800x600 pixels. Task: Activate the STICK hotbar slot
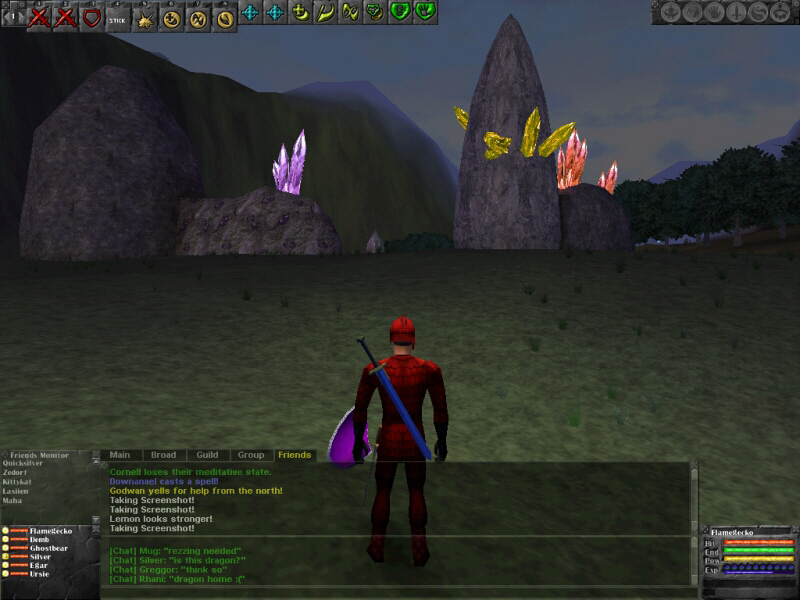pyautogui.click(x=118, y=17)
